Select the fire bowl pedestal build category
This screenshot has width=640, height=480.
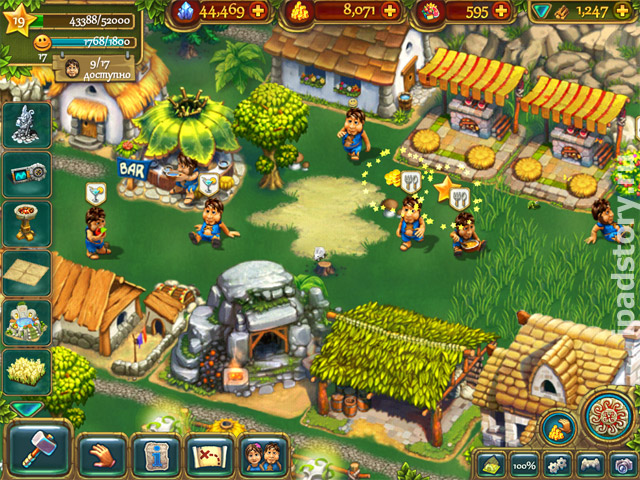pos(27,221)
